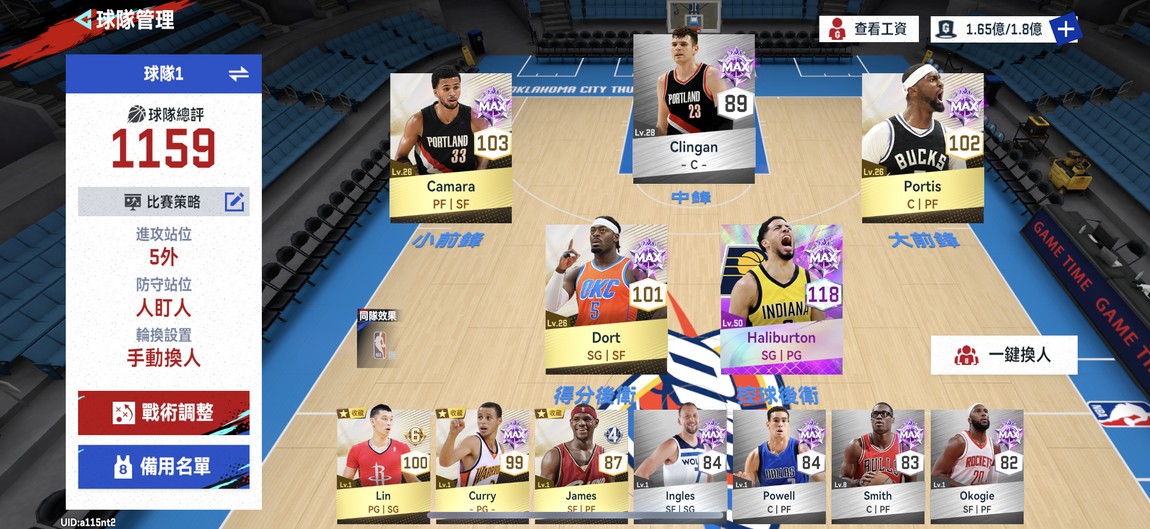This screenshot has height=529, width=1150.
Task: Choose the Powell bench card
Action: point(779,465)
